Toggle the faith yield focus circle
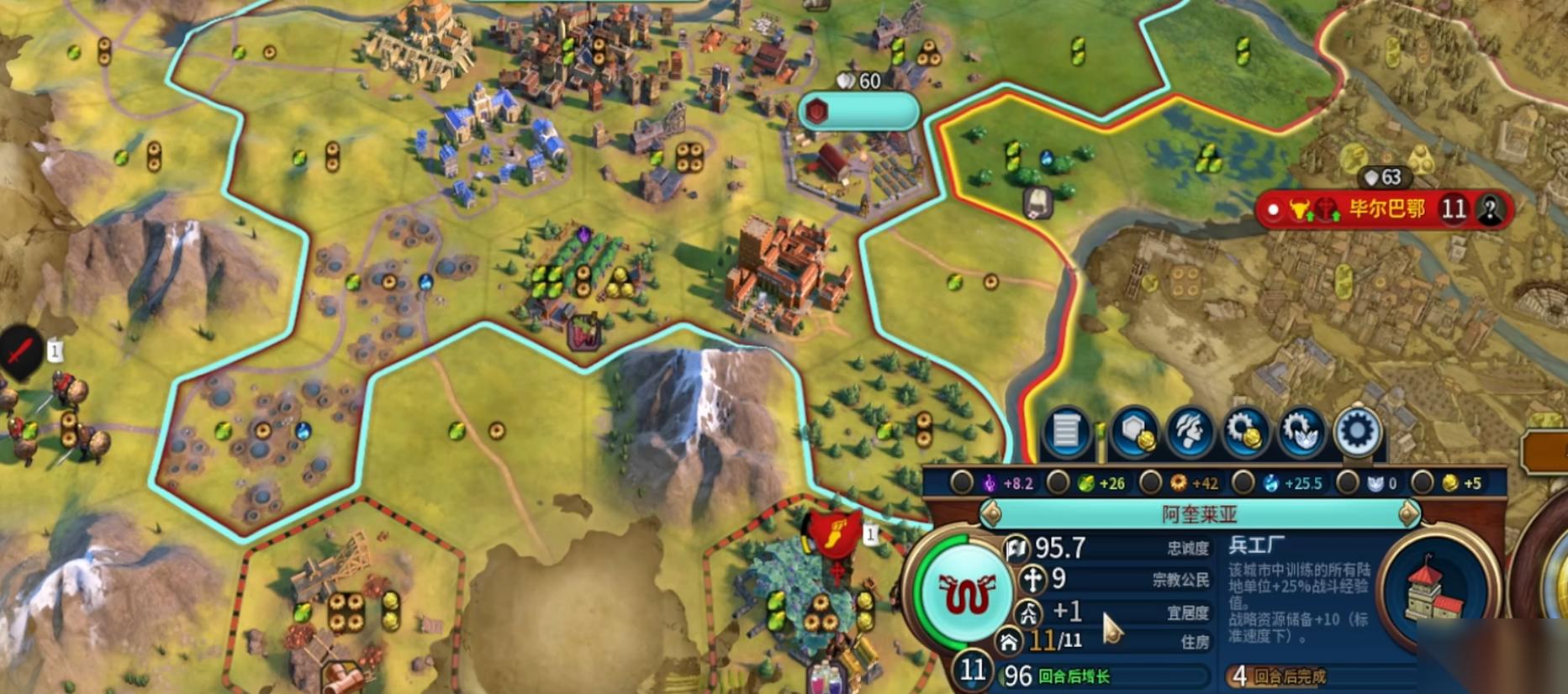The width and height of the screenshot is (1568, 694). pos(1347,483)
